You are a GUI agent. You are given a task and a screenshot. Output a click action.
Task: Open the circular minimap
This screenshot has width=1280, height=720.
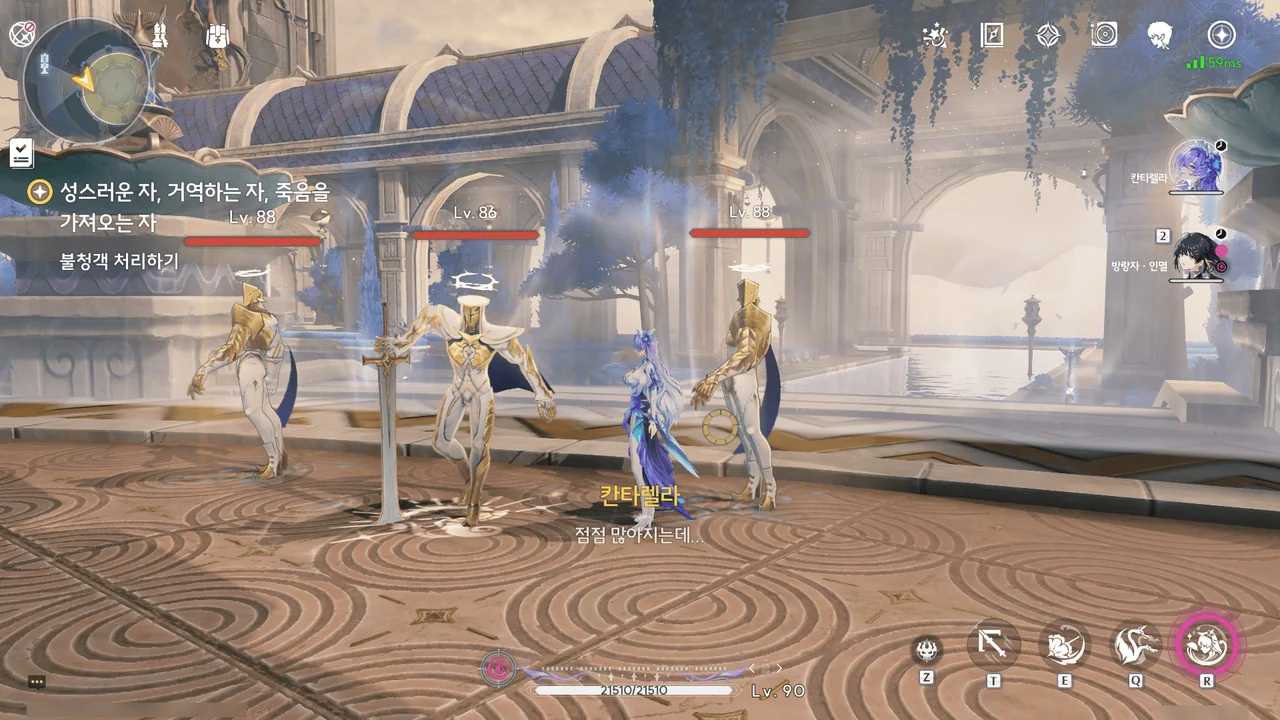pyautogui.click(x=87, y=79)
